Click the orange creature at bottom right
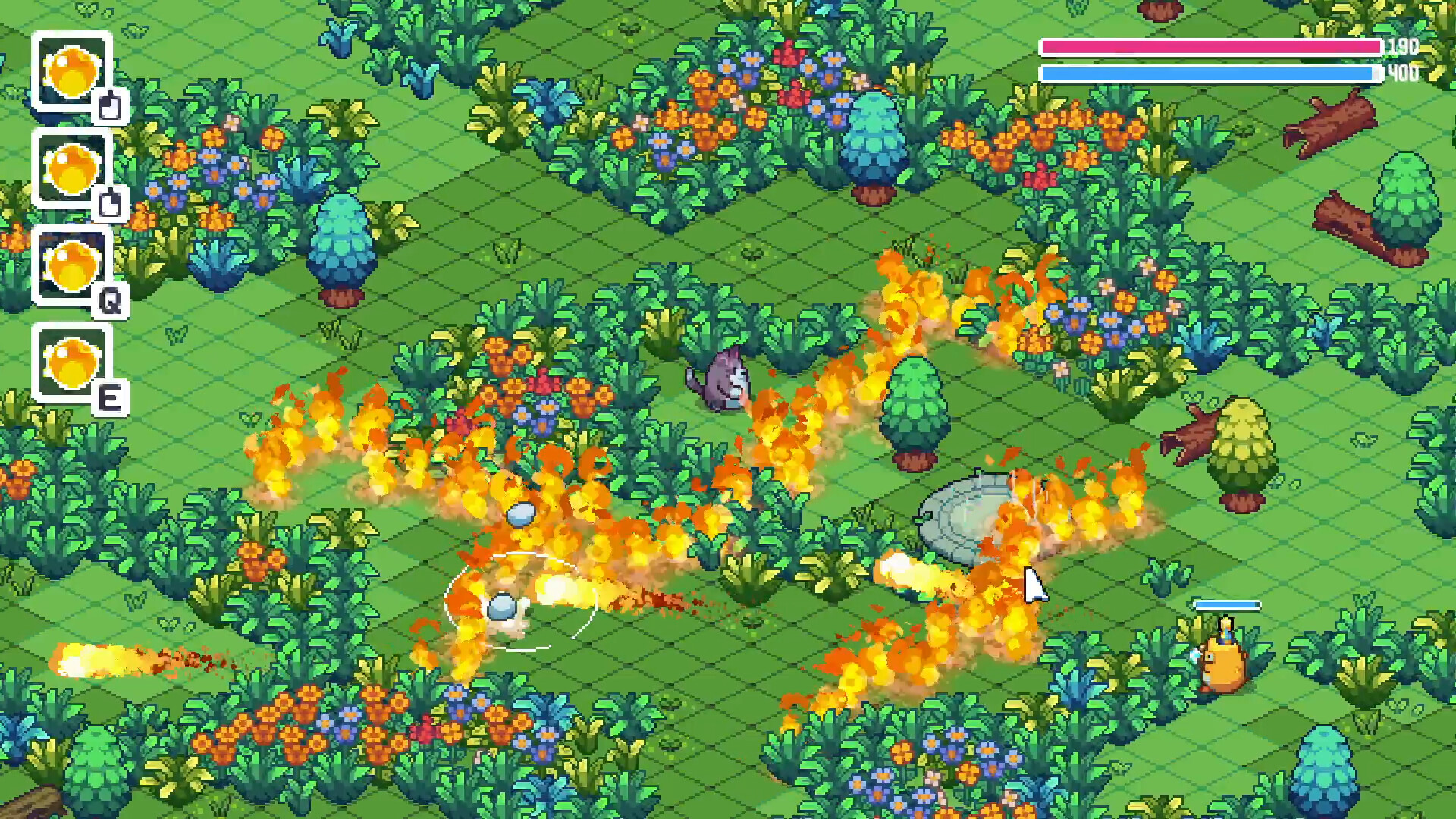This screenshot has width=1456, height=819. [x=1223, y=664]
